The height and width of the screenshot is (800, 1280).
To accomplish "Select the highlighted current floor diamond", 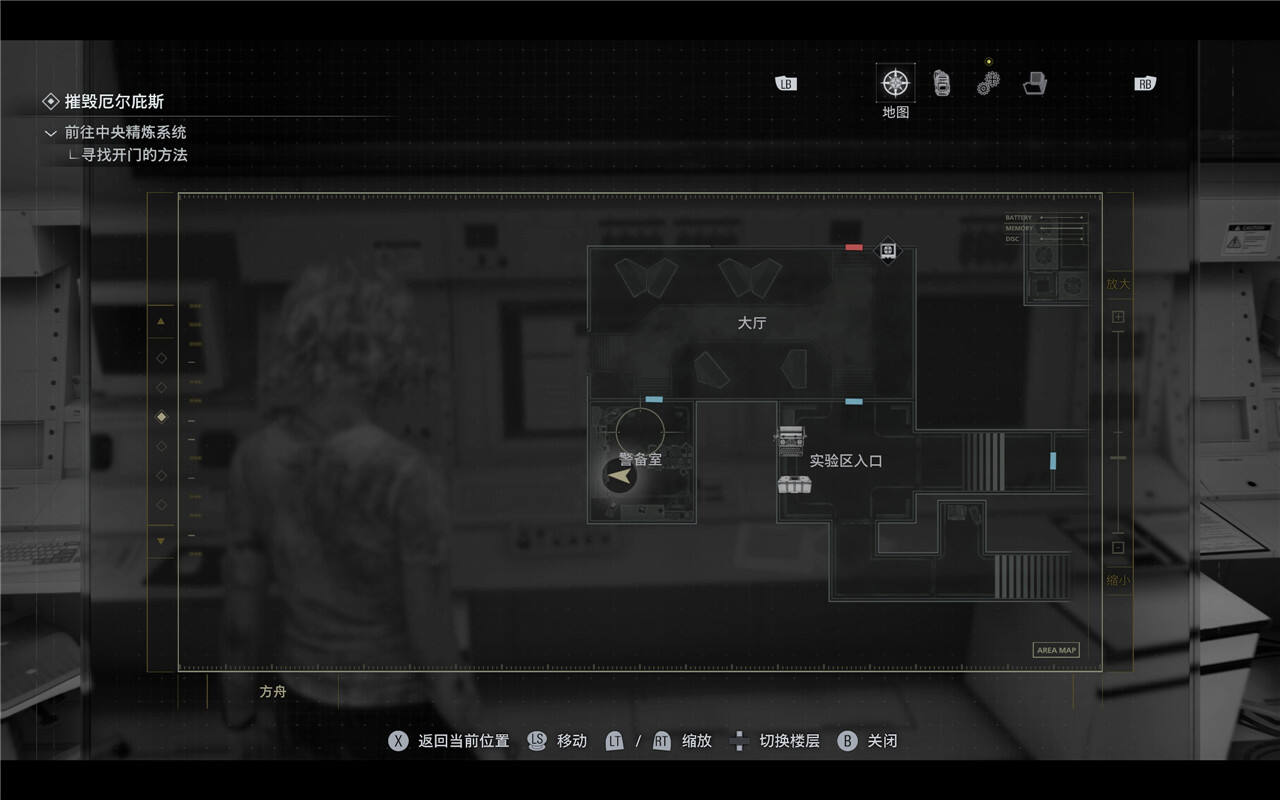I will point(162,416).
